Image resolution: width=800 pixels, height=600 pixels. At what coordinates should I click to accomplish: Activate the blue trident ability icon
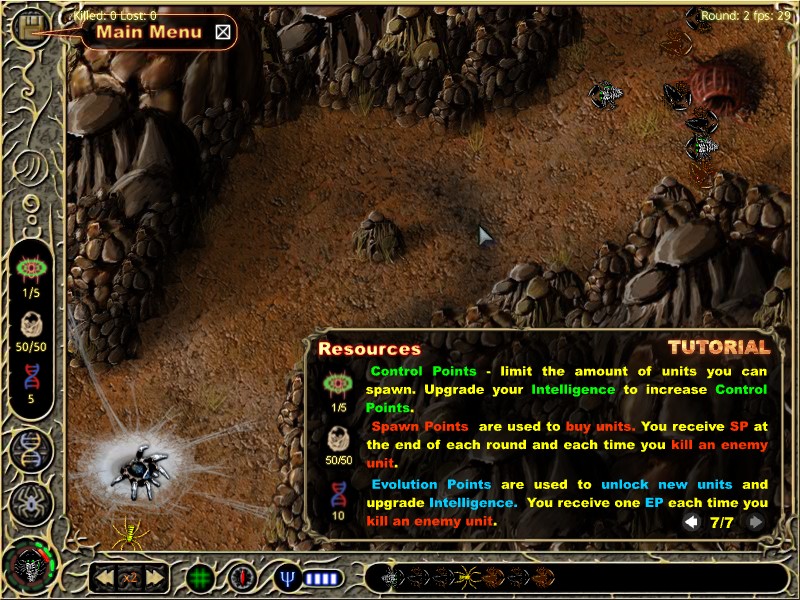click(x=289, y=577)
